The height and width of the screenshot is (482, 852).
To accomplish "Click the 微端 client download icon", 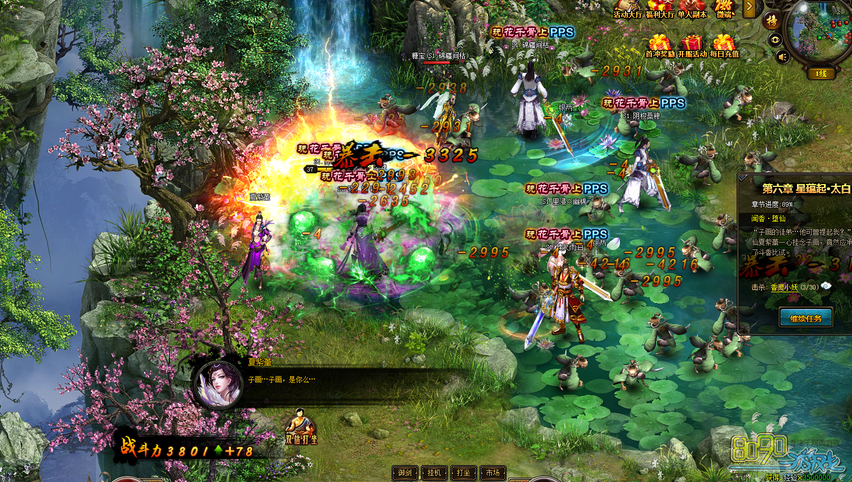I will (x=725, y=9).
